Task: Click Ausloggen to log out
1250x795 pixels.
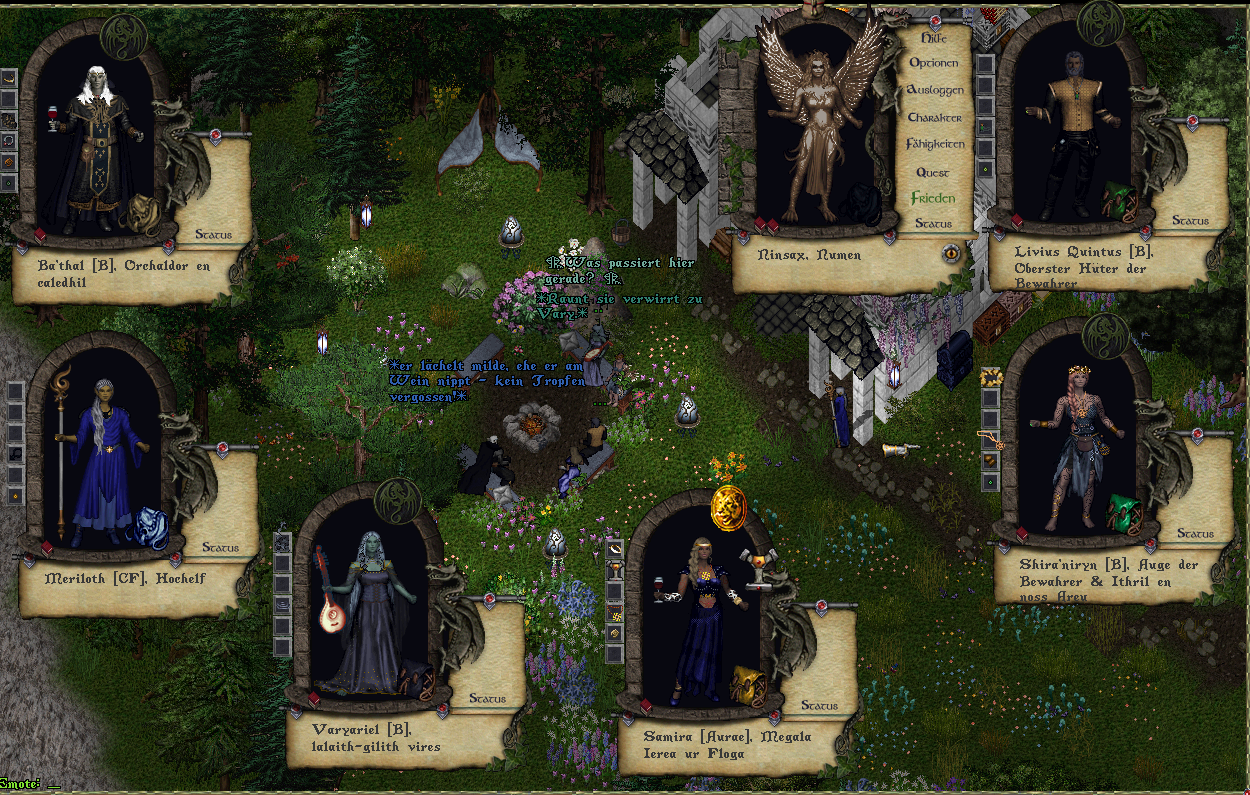Action: pyautogui.click(x=934, y=90)
